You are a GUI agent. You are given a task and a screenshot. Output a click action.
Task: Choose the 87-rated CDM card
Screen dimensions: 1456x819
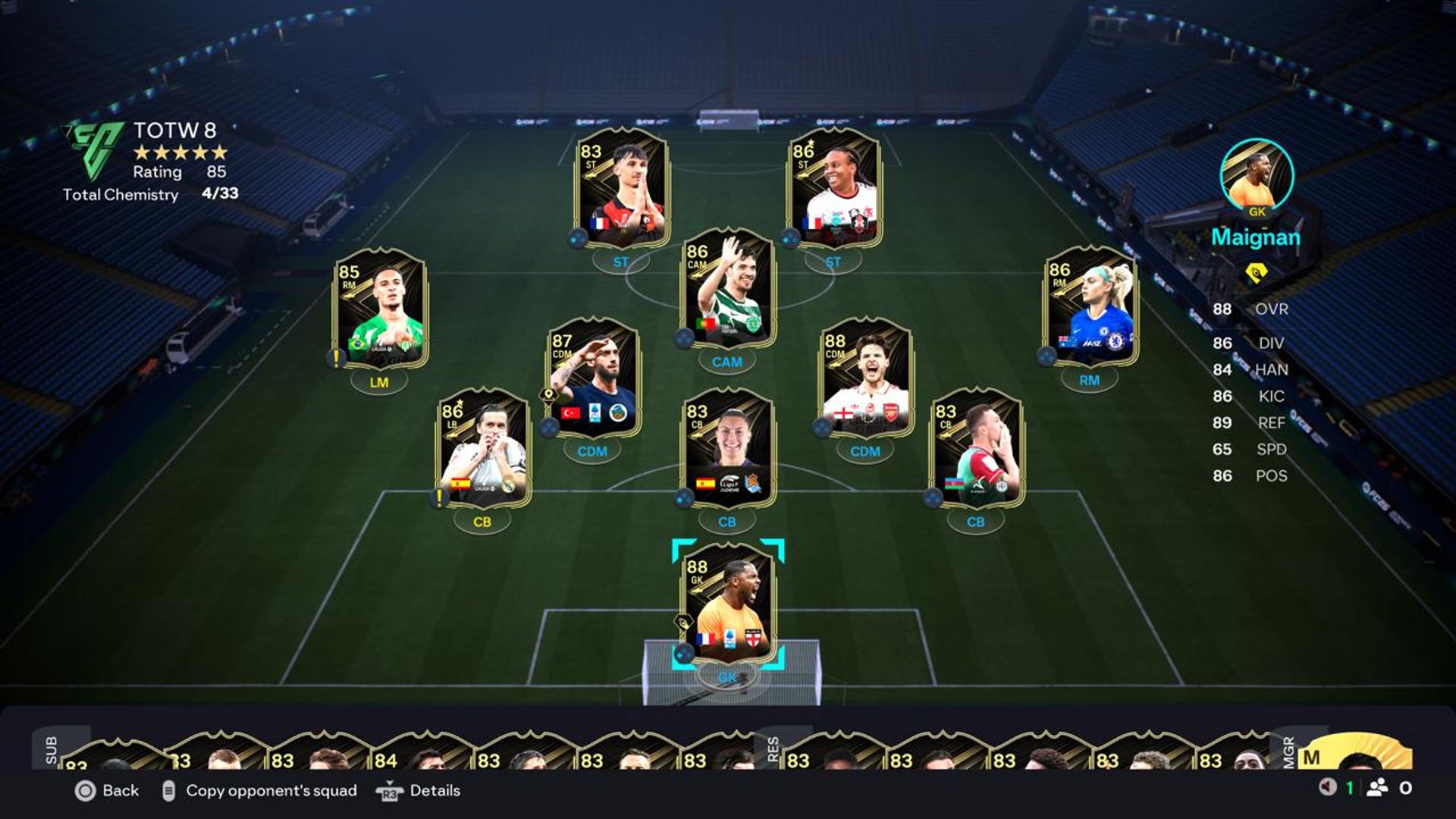pyautogui.click(x=593, y=378)
